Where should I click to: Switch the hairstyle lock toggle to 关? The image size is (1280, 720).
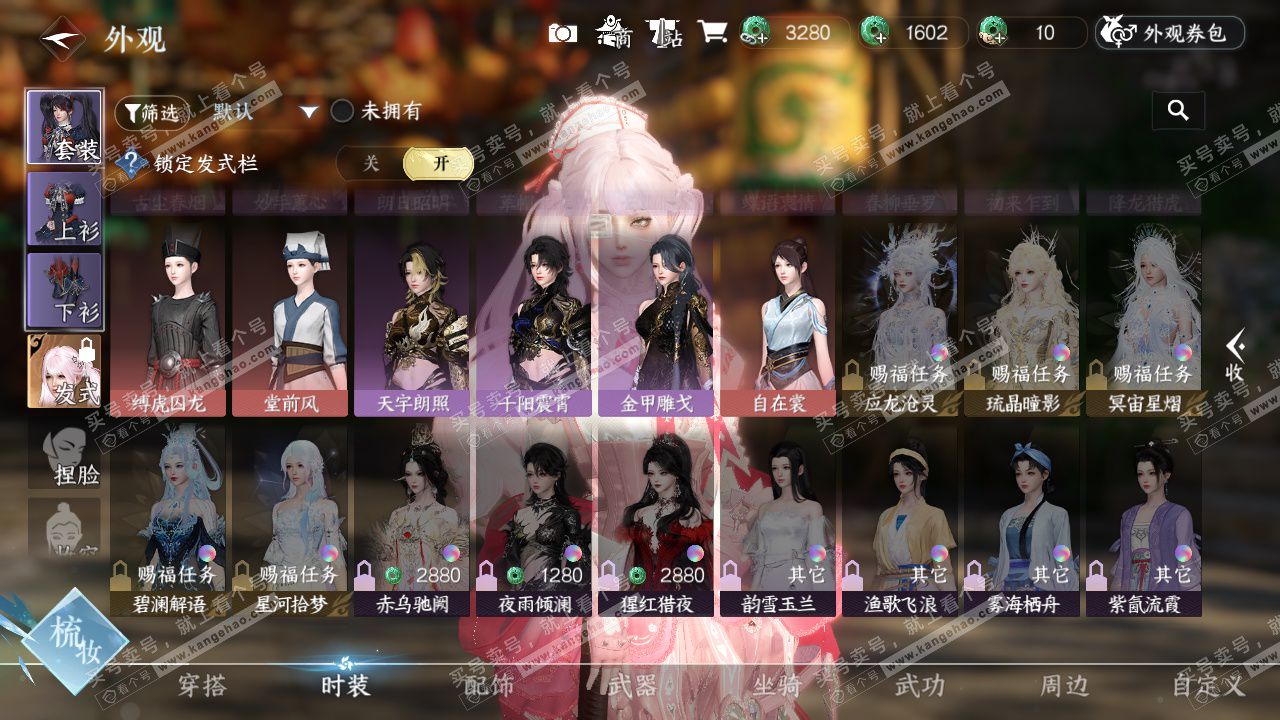371,163
